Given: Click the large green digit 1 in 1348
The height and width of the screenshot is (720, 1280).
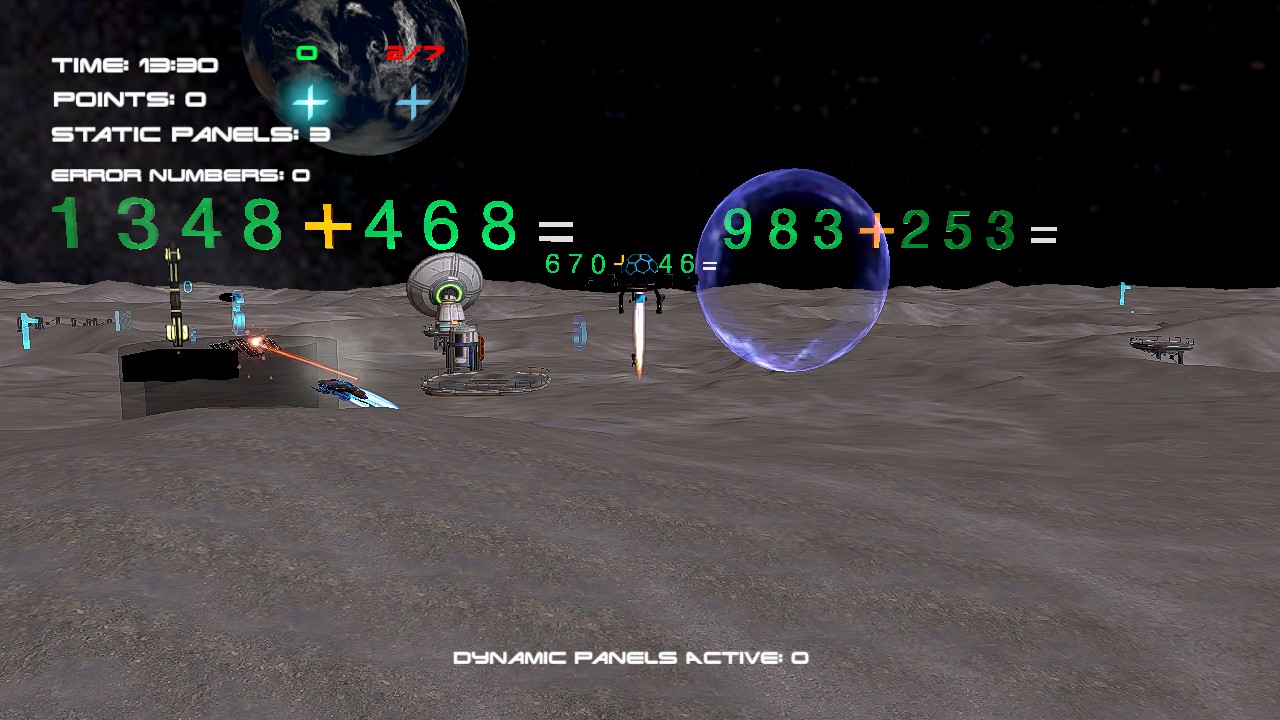Looking at the screenshot, I should (x=69, y=224).
